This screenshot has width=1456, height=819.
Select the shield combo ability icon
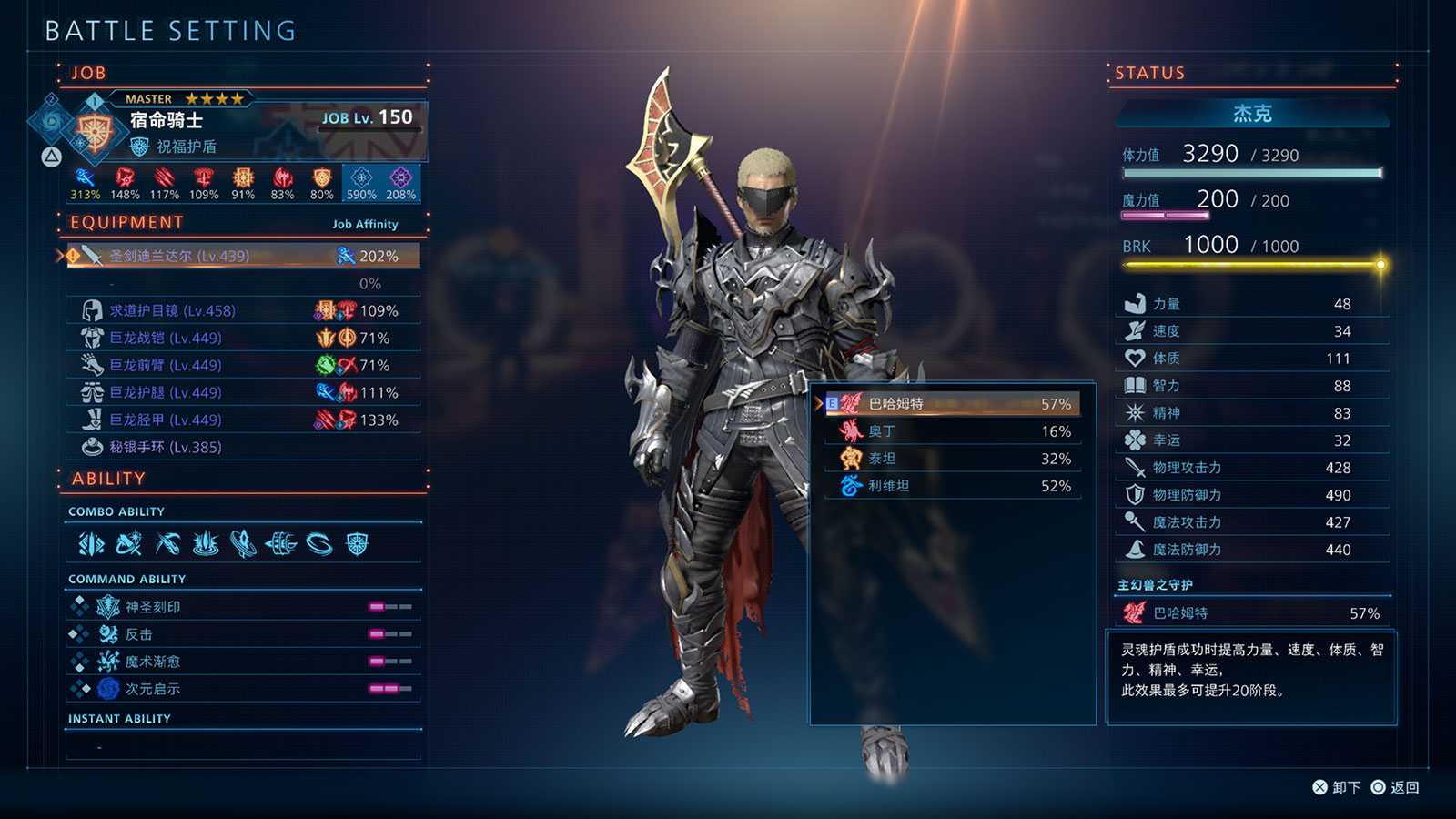358,544
